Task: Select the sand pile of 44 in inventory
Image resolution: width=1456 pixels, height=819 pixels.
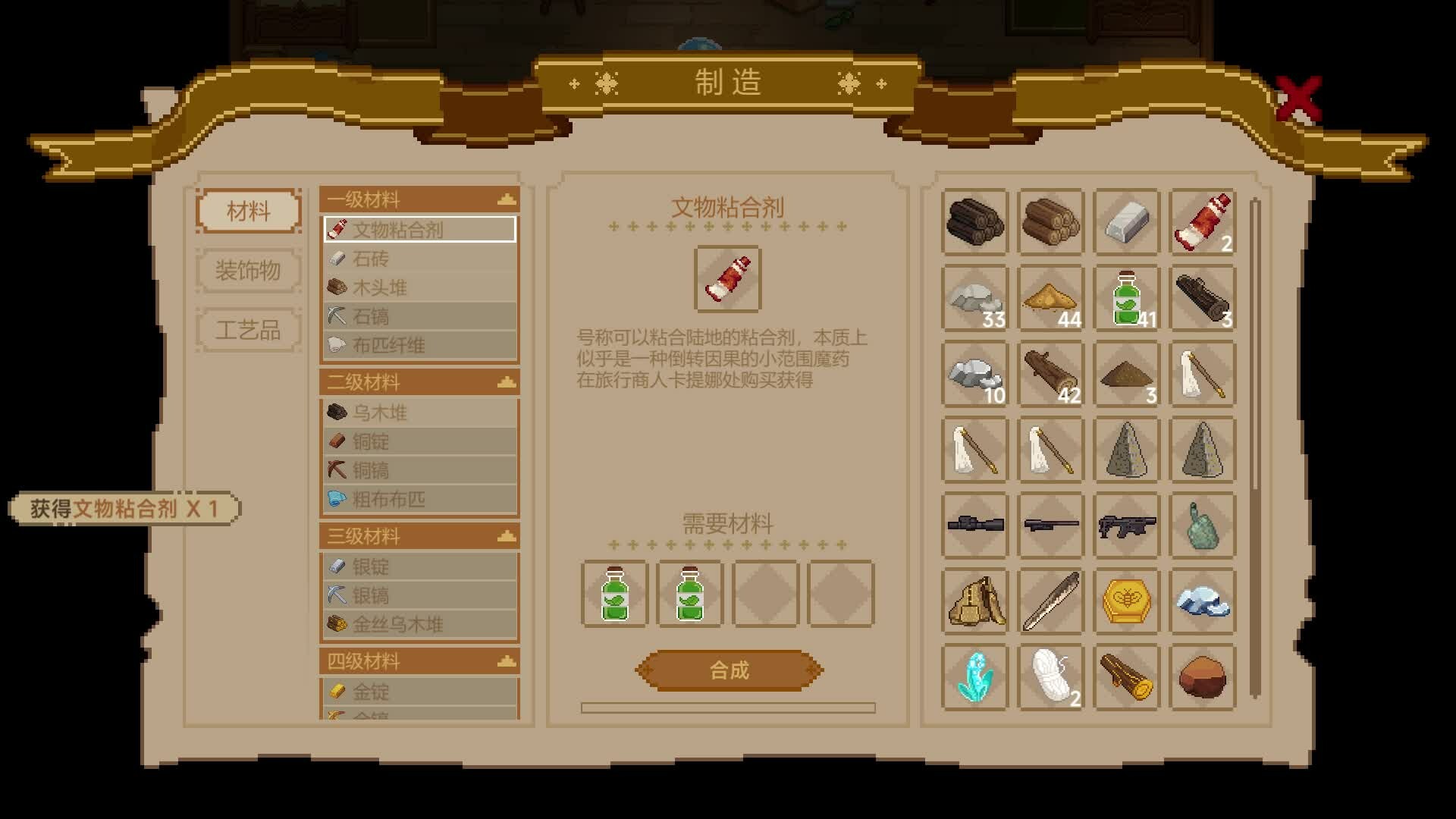Action: (1050, 297)
